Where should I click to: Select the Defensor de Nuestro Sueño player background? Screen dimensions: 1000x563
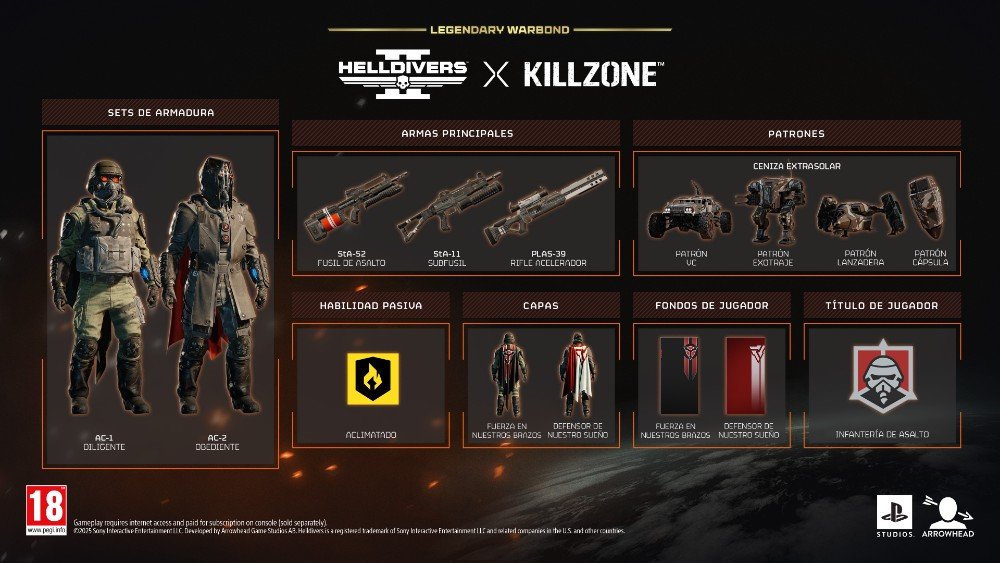745,375
